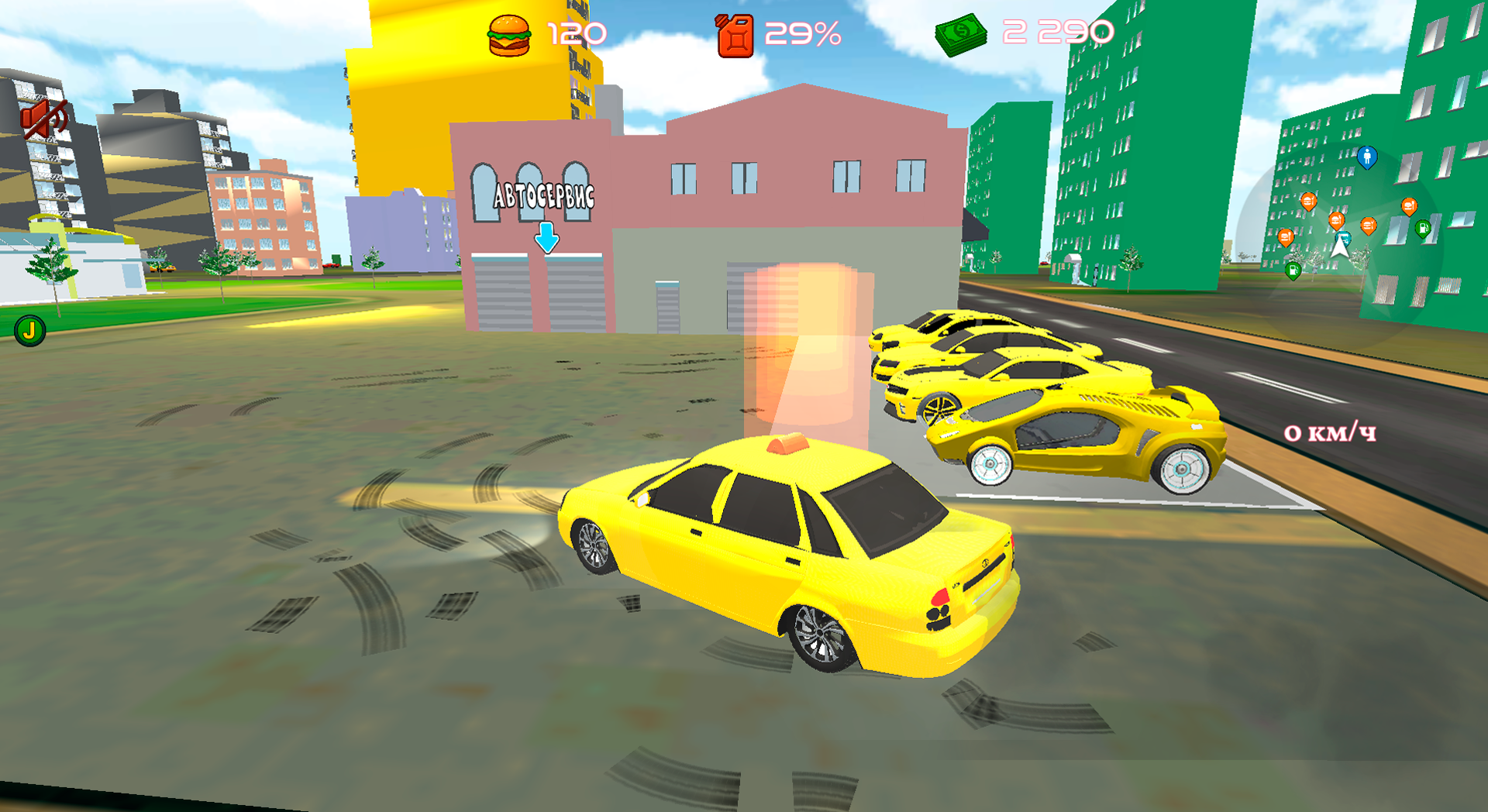Select the yellow sports car in parking

(1085, 434)
